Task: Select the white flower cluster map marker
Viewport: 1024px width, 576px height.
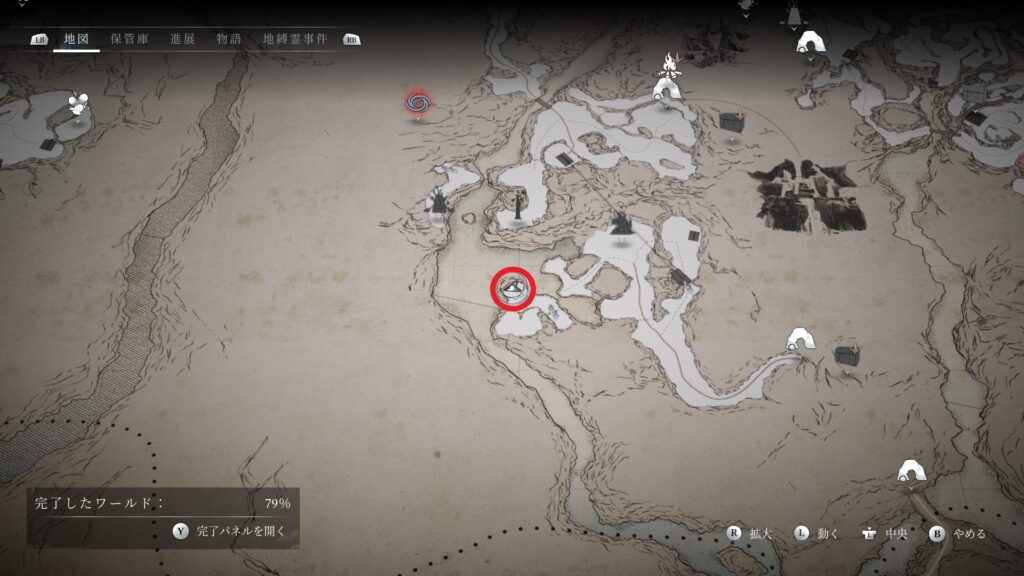Action: [x=78, y=104]
